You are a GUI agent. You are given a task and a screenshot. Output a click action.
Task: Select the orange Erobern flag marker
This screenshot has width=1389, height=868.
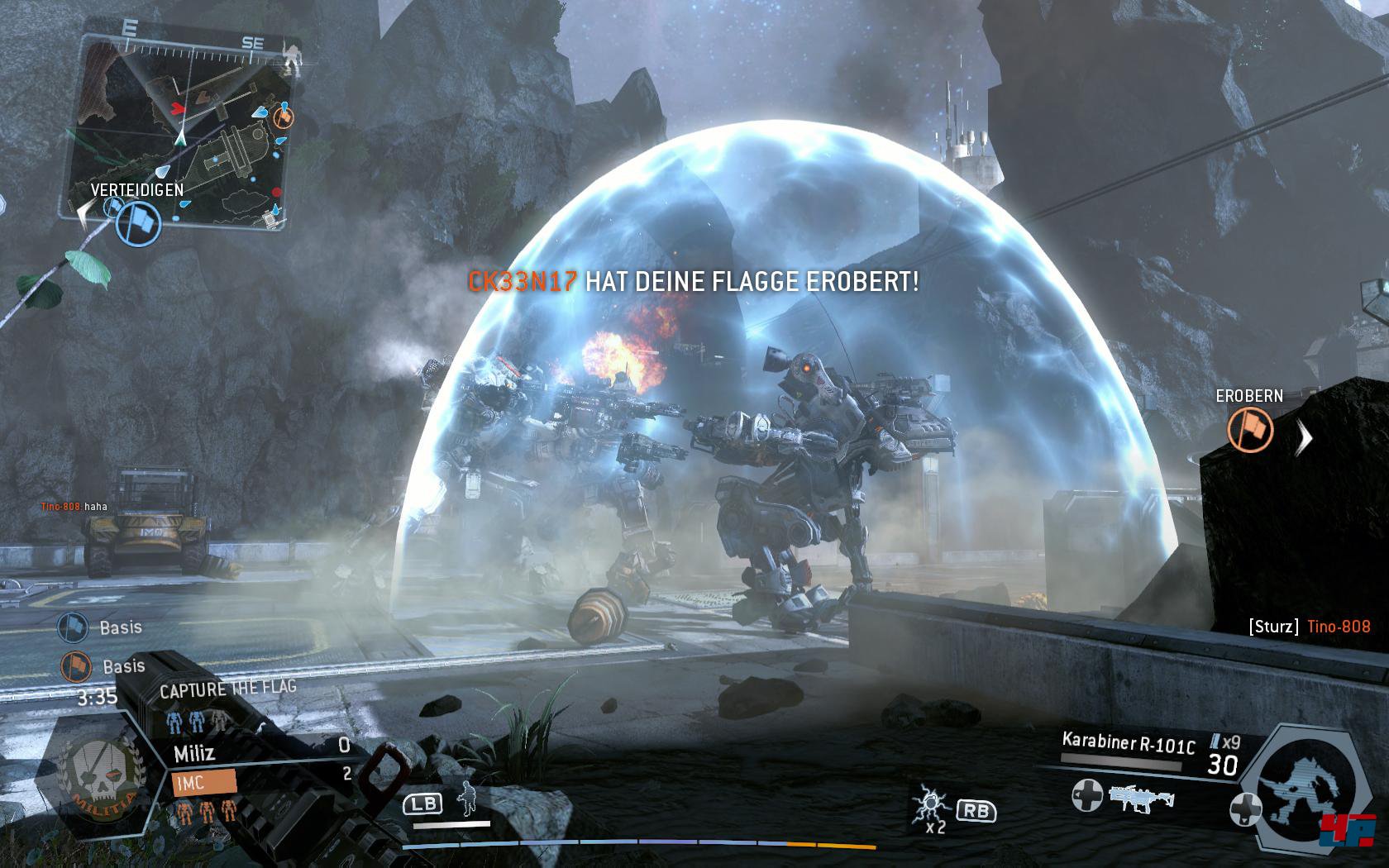coord(1249,431)
